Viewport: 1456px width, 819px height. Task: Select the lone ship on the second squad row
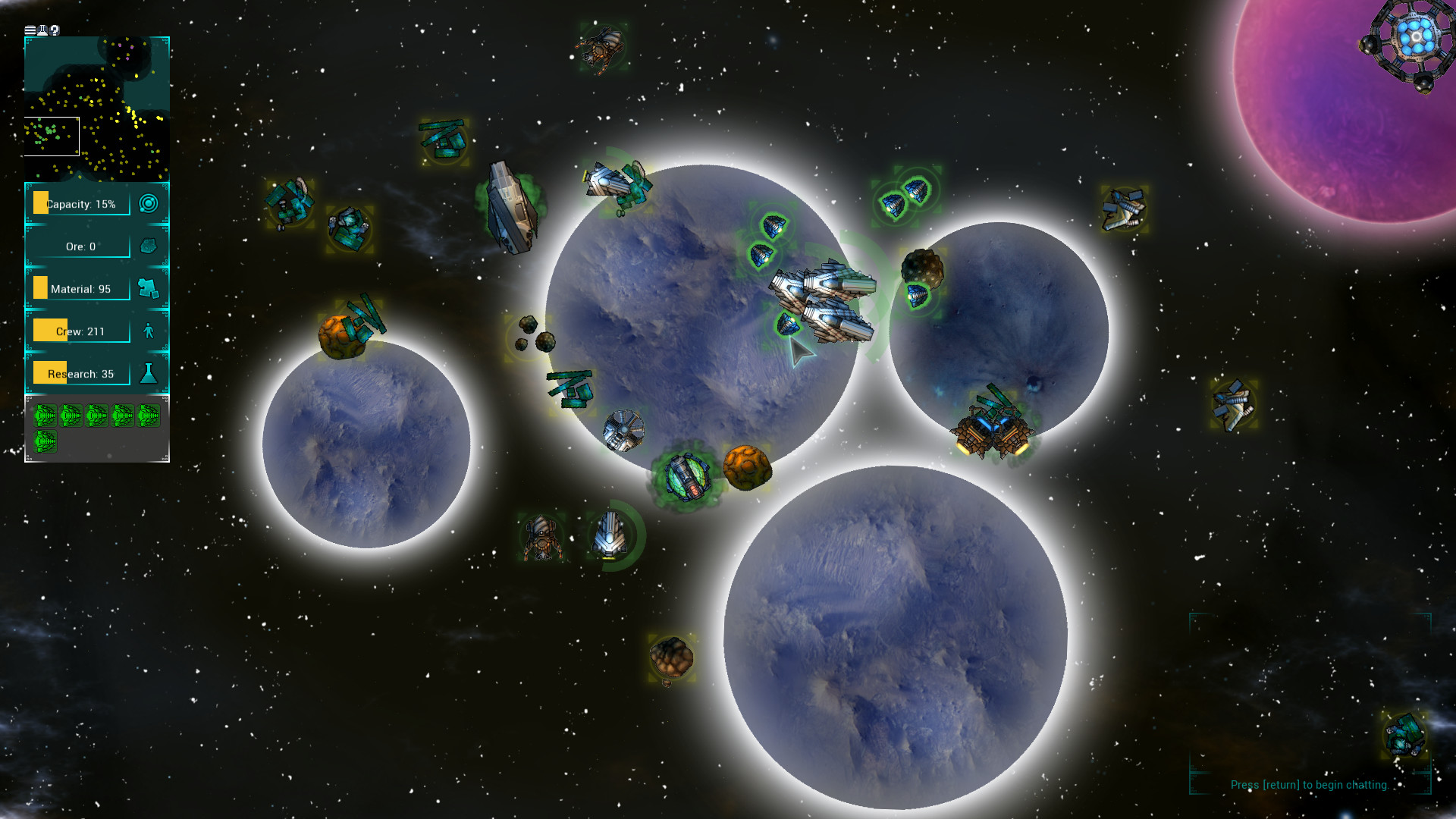coord(45,441)
